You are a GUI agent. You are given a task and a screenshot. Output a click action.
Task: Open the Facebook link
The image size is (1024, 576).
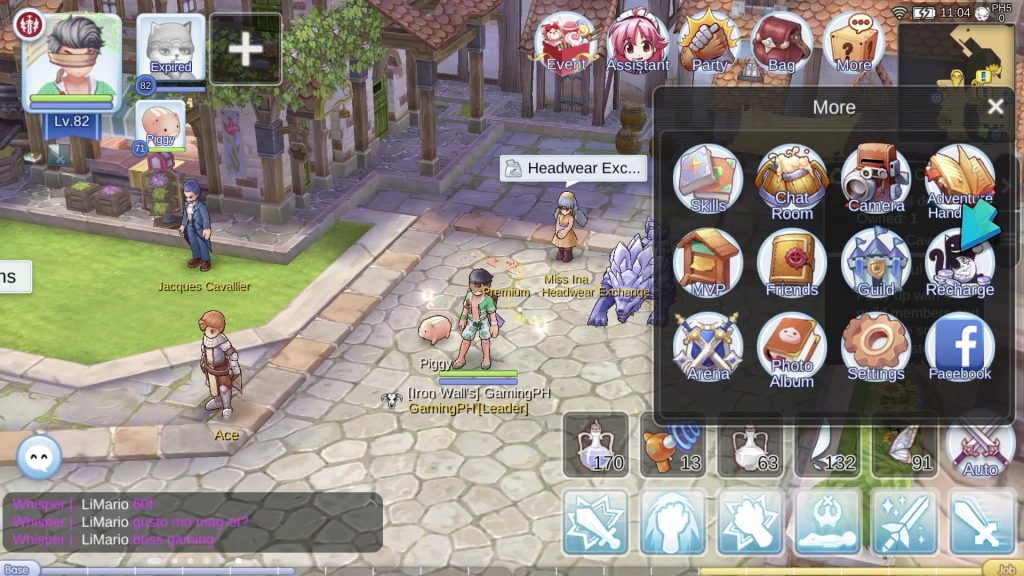(959, 346)
